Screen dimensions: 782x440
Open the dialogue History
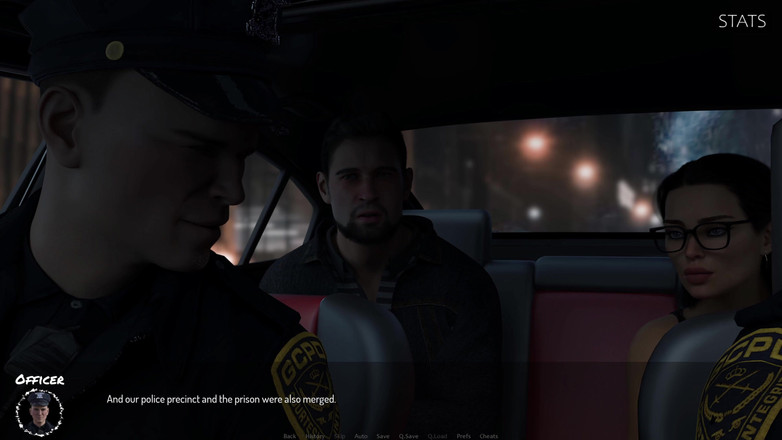pyautogui.click(x=315, y=436)
